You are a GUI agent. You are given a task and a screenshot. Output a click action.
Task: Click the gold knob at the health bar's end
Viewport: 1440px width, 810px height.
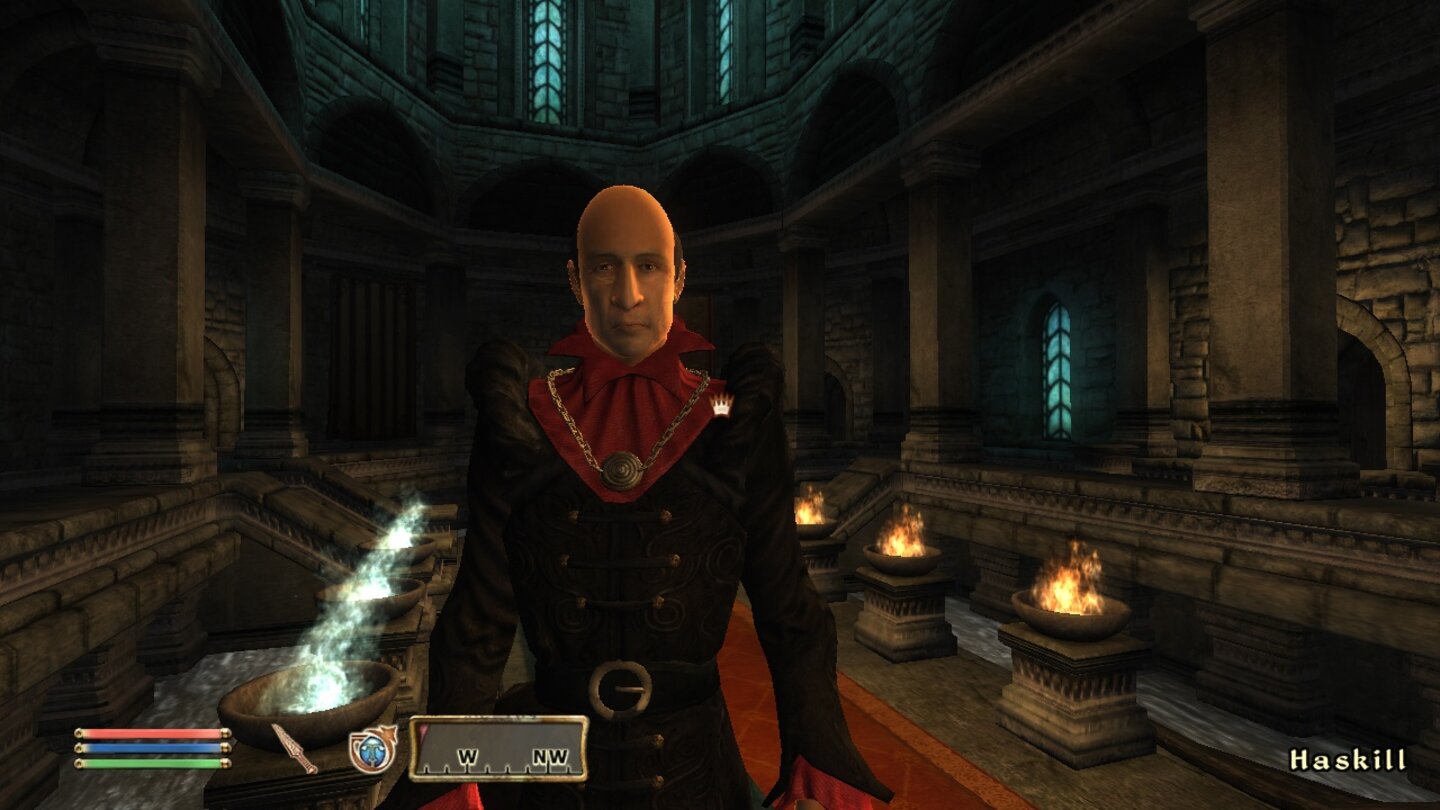point(224,733)
